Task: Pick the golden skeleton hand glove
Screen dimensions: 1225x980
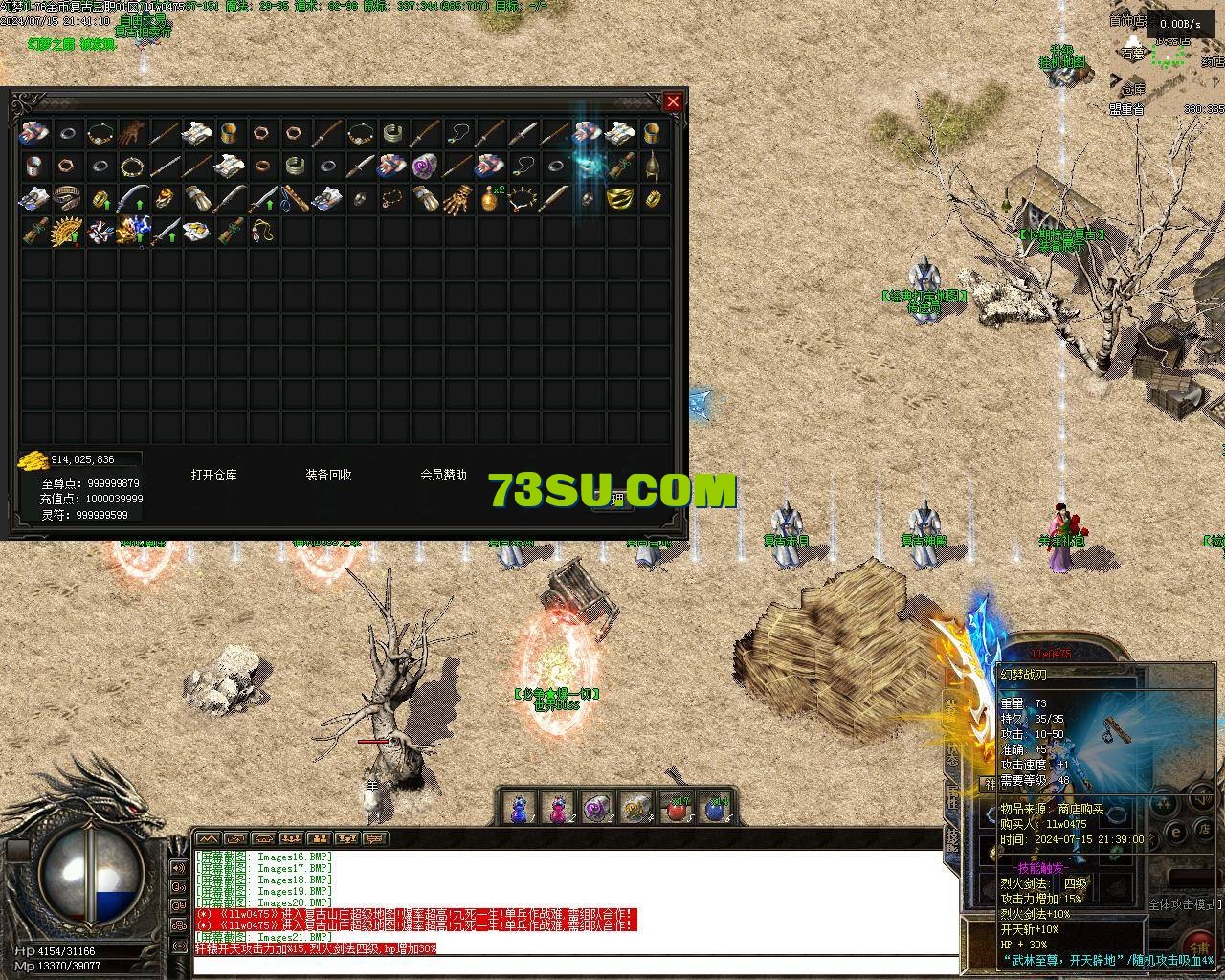Action: [x=457, y=198]
